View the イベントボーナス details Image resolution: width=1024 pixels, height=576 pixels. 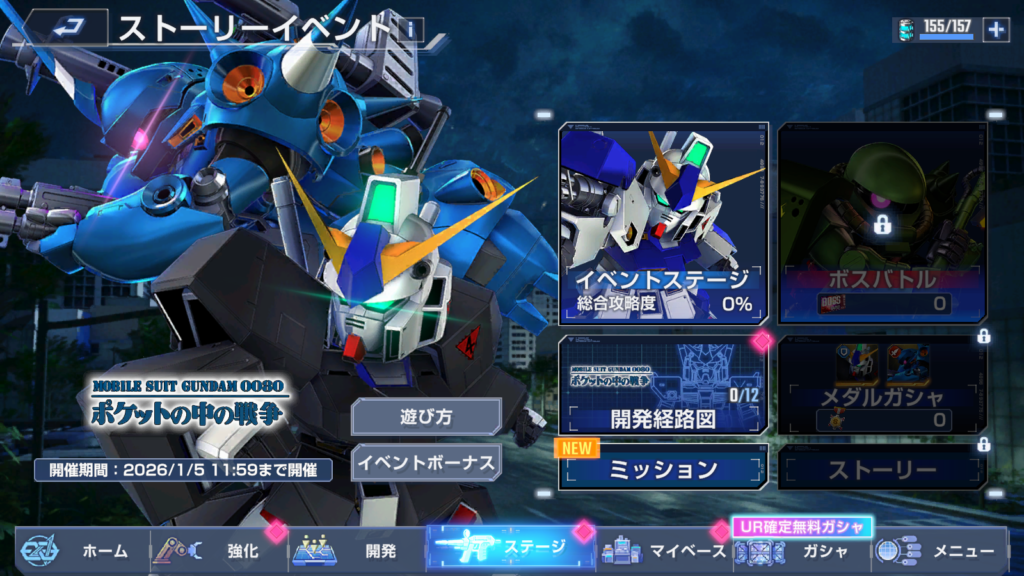point(426,463)
